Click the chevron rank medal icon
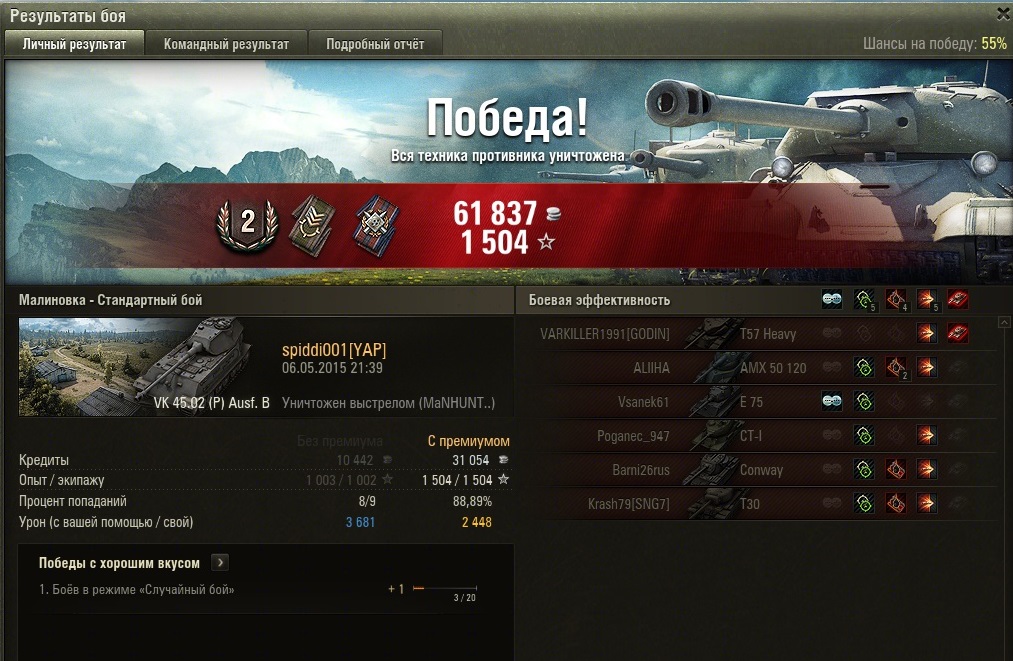Screen dimensions: 1013x661 pos(311,224)
